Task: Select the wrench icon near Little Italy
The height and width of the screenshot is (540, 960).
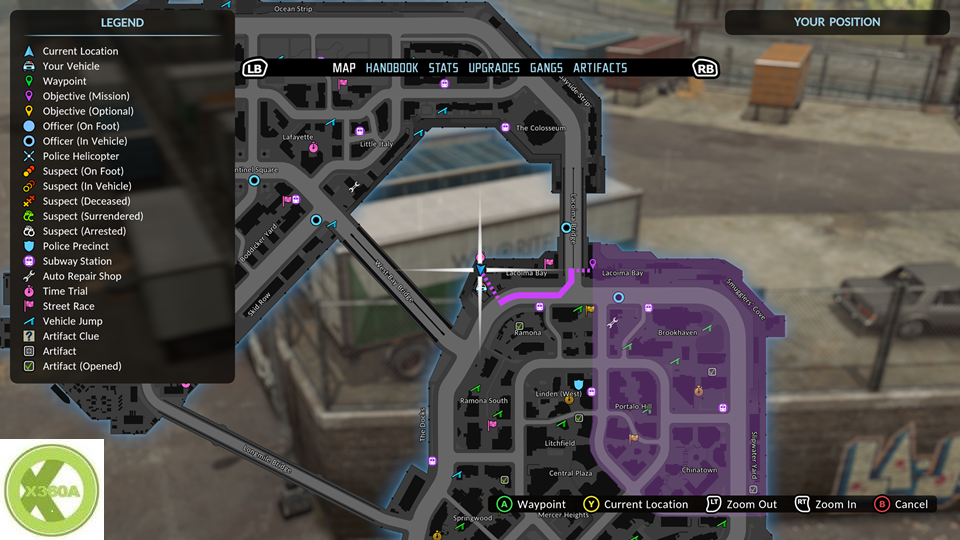Action: 352,186
